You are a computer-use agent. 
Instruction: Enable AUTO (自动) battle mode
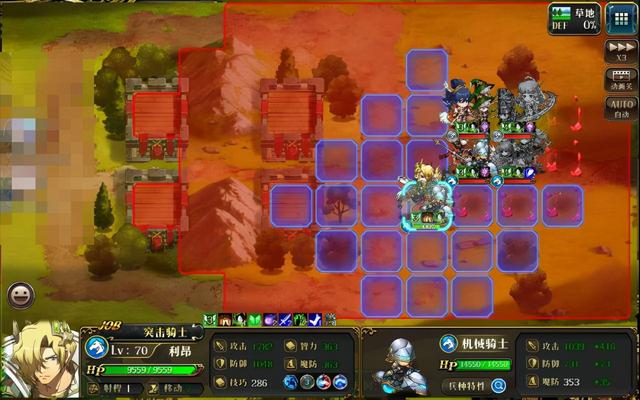620,106
